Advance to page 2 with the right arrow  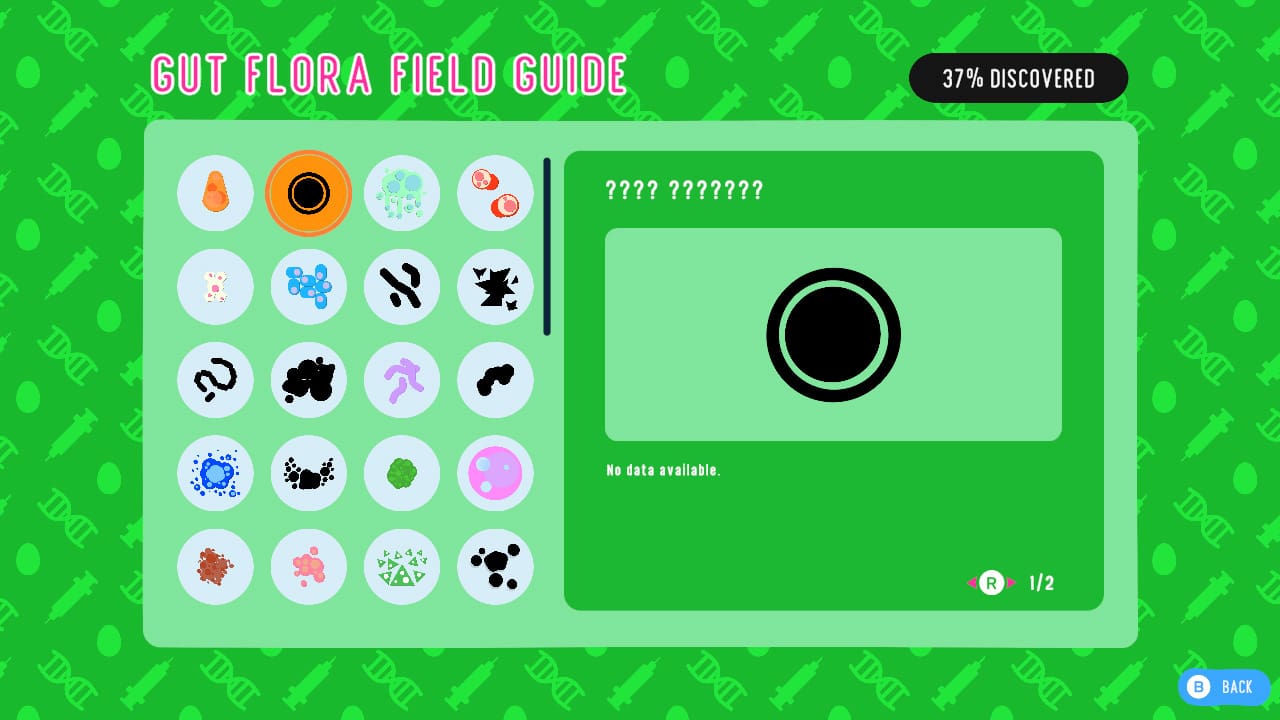[1012, 582]
